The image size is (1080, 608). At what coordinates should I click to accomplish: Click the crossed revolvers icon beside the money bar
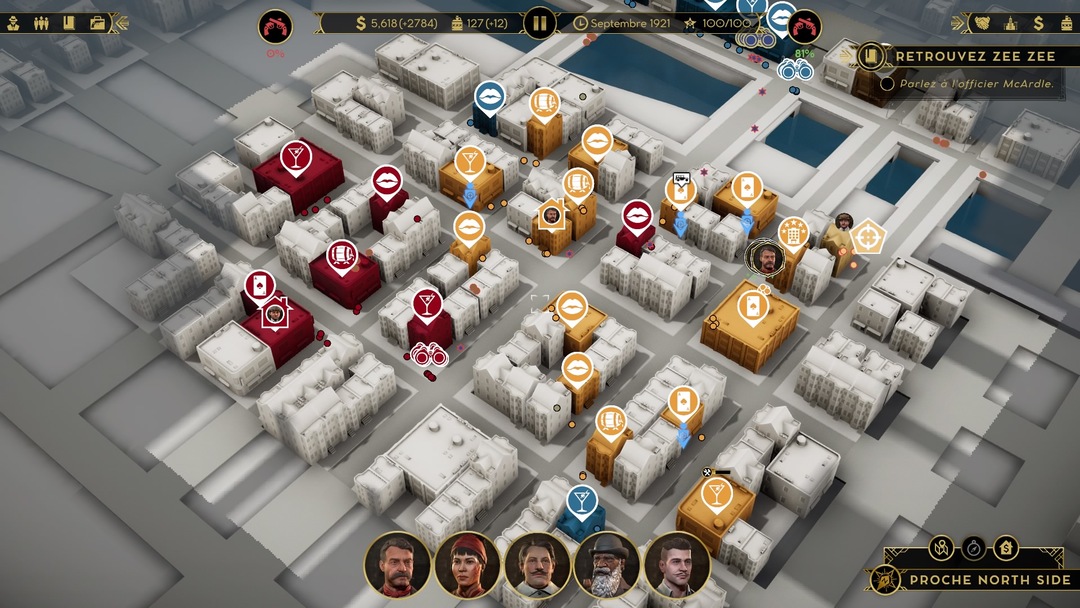275,26
